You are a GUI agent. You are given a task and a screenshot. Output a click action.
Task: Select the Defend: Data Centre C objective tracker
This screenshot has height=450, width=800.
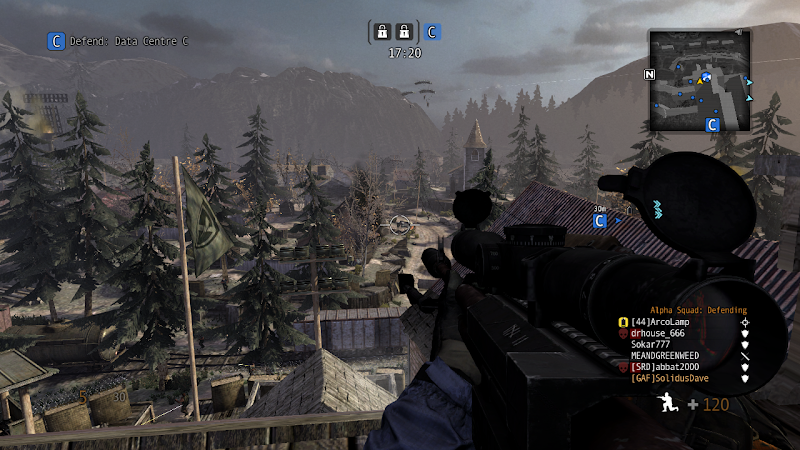point(117,41)
